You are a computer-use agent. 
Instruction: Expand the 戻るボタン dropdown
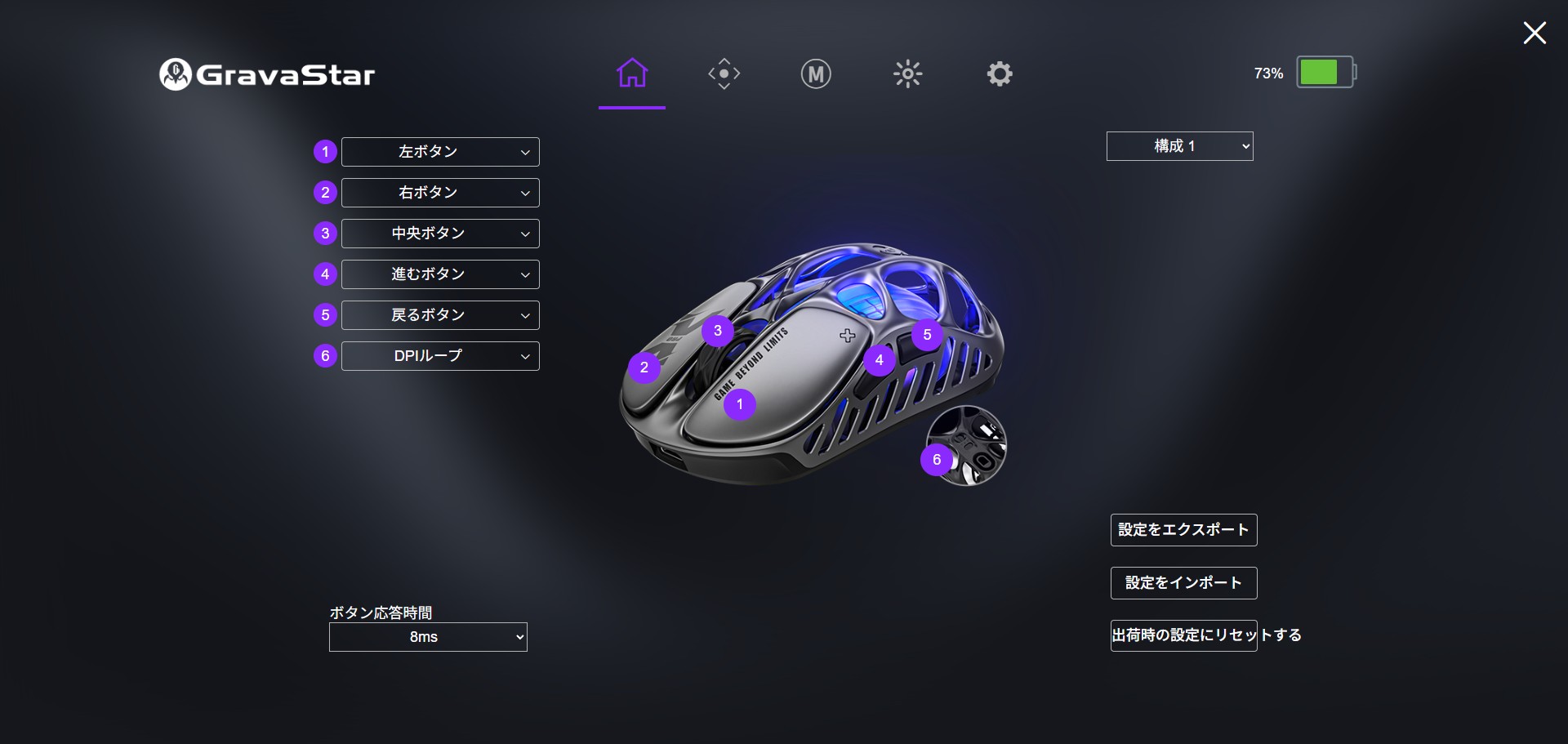[440, 315]
